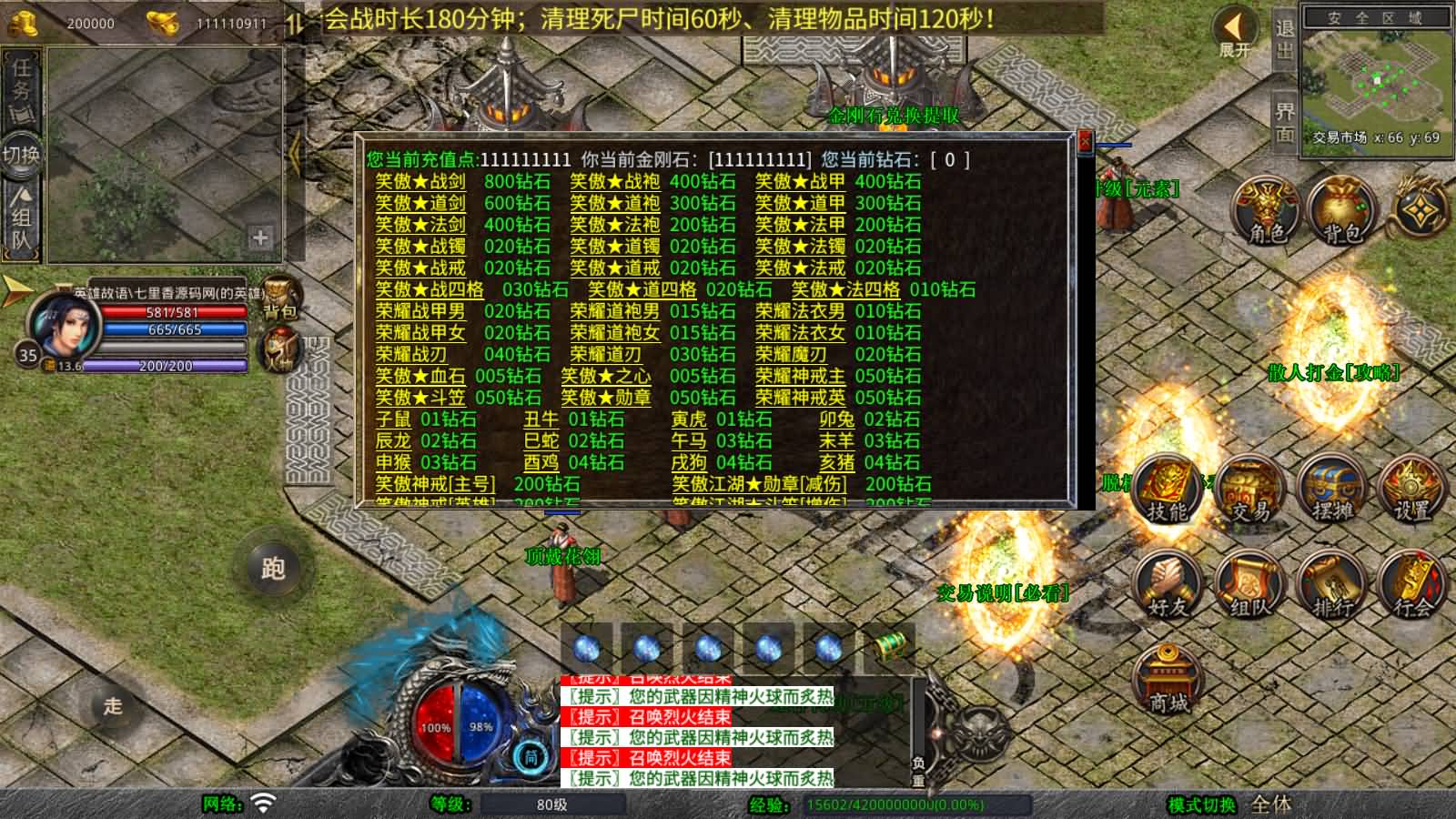Expand the 展开 arrow button

(x=1235, y=34)
